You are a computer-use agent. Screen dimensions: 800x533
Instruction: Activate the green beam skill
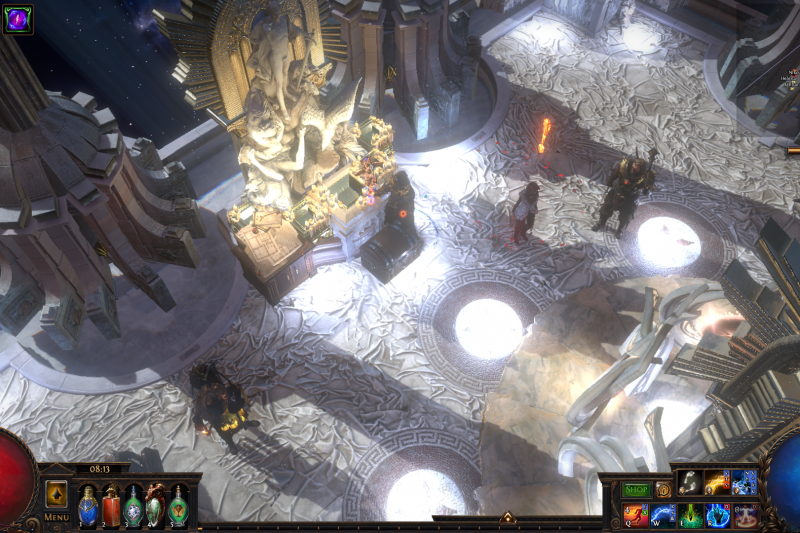click(x=690, y=515)
